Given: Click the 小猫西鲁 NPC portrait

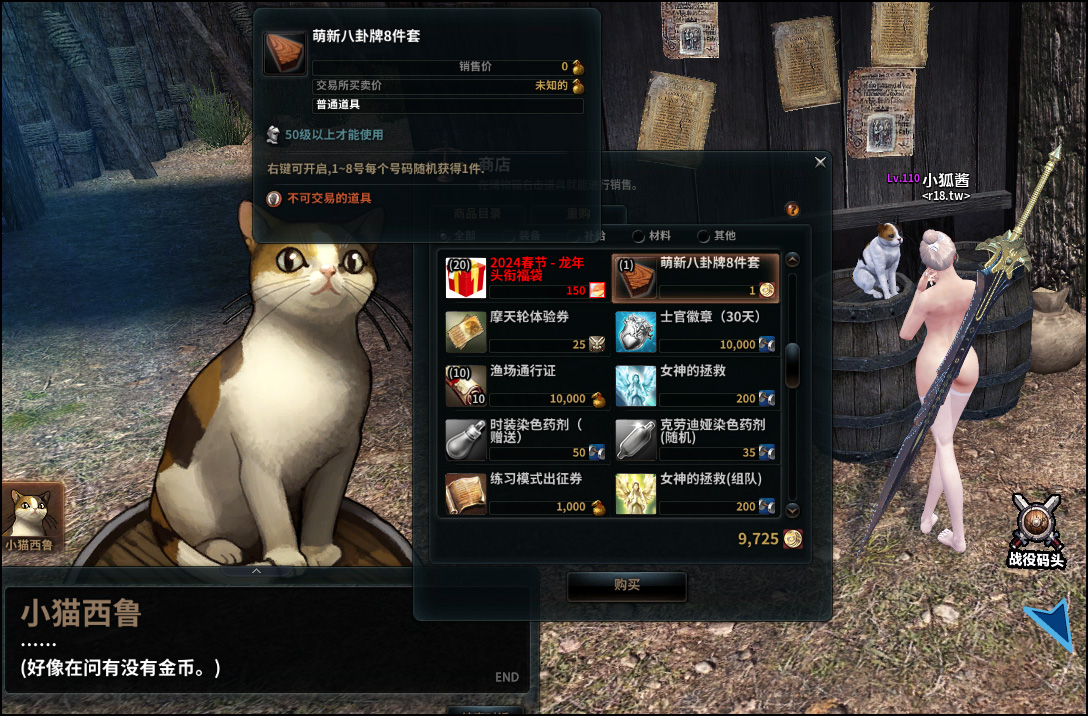Looking at the screenshot, I should point(33,518).
